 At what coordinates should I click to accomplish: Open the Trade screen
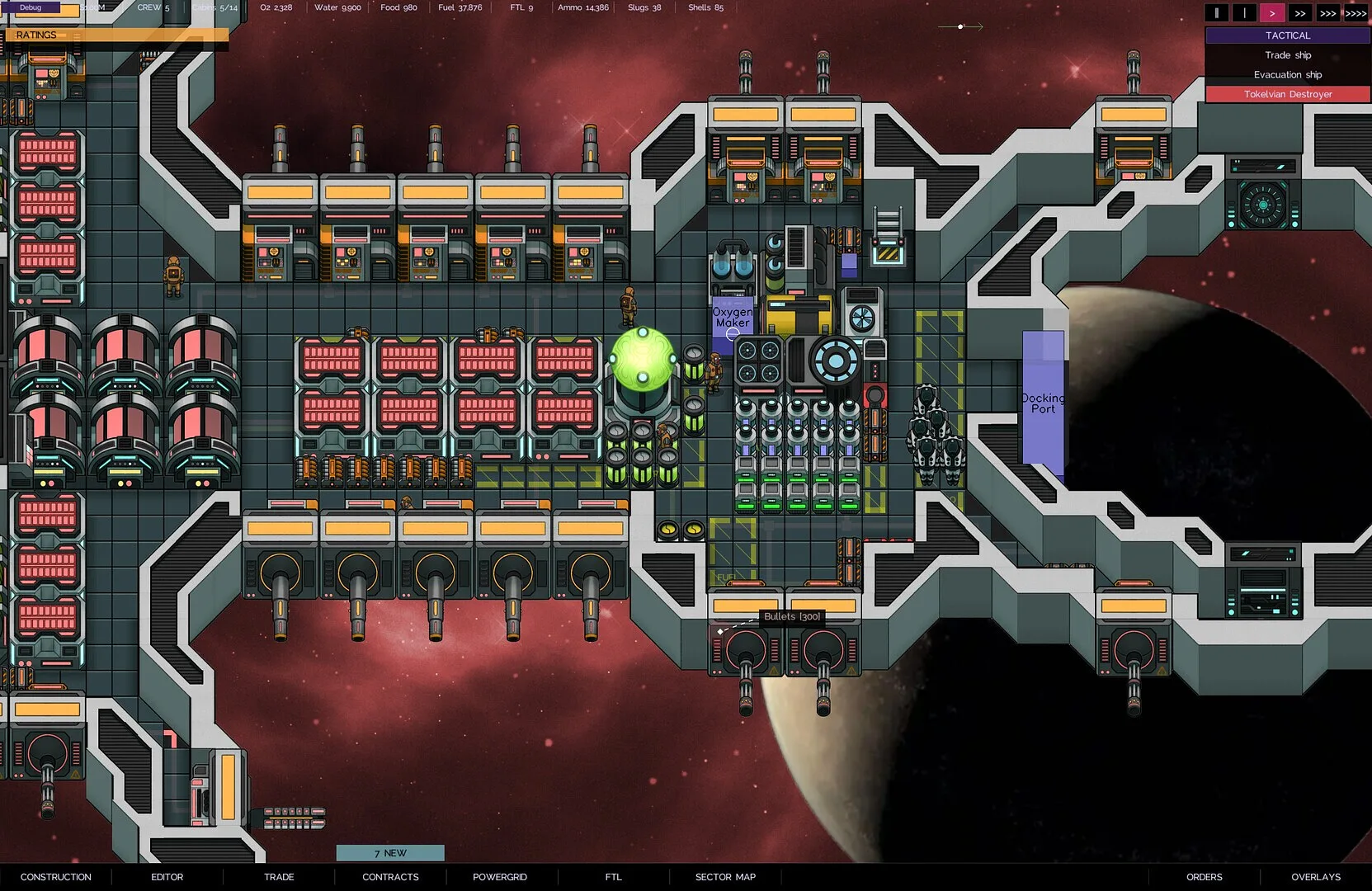coord(279,877)
